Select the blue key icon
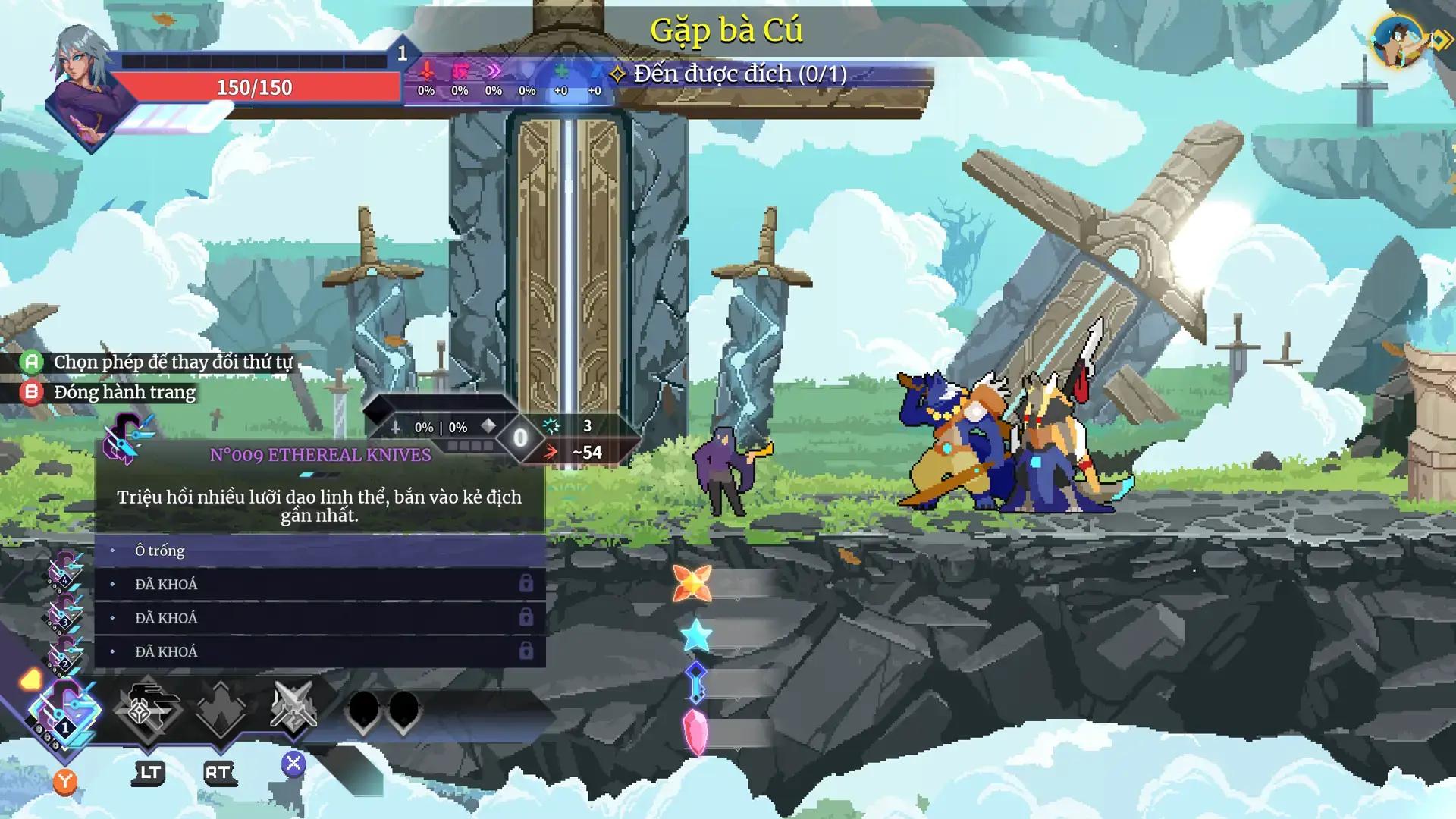 tap(695, 682)
